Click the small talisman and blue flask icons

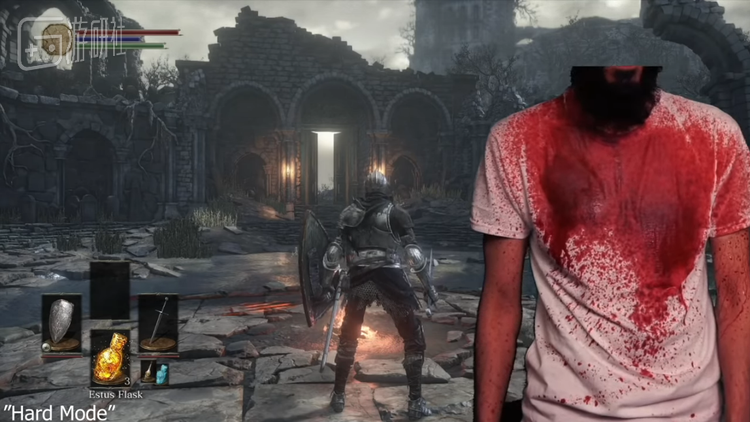point(155,374)
